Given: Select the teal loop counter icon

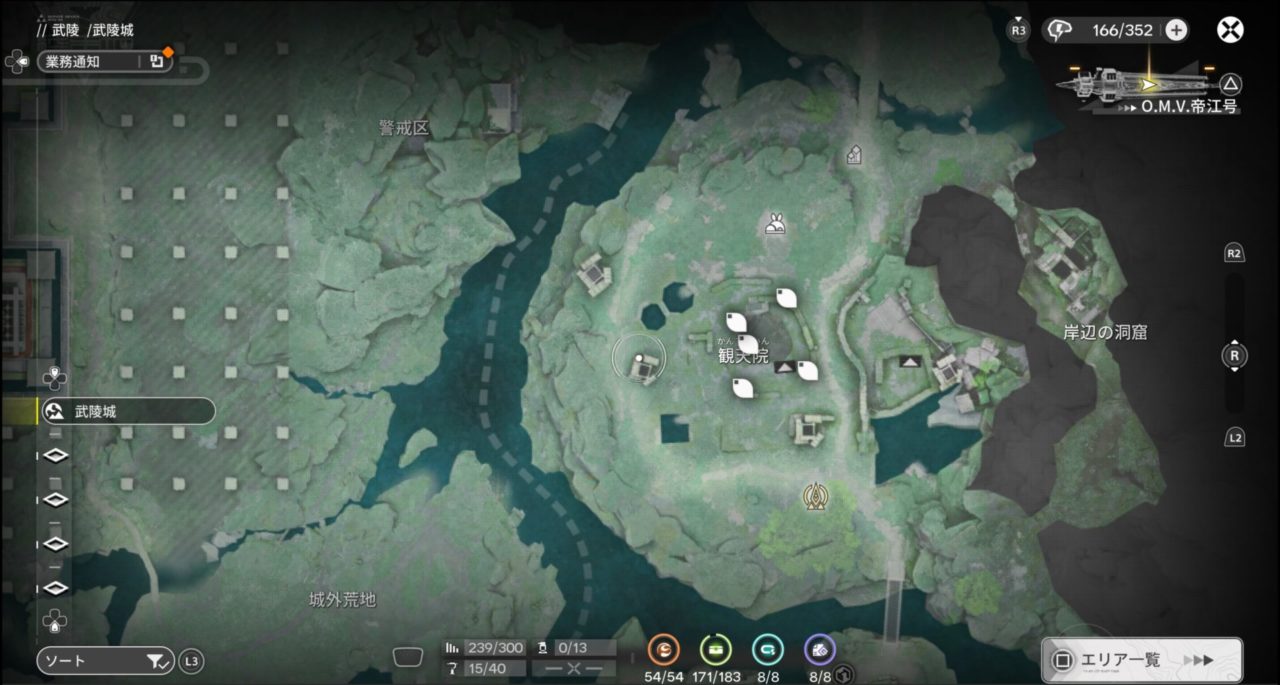Looking at the screenshot, I should pos(767,650).
